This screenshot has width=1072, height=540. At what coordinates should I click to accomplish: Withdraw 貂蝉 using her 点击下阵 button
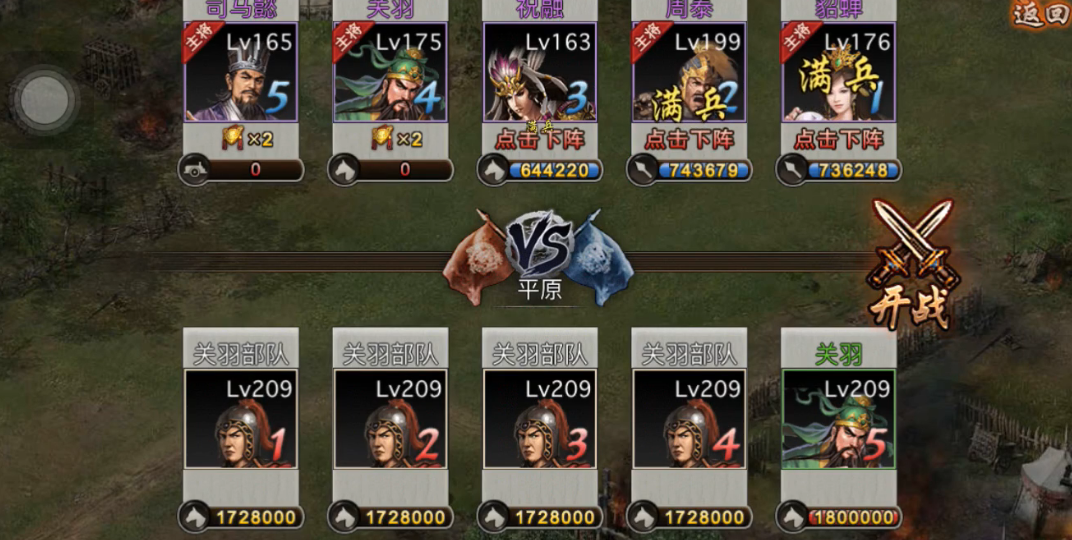click(838, 138)
